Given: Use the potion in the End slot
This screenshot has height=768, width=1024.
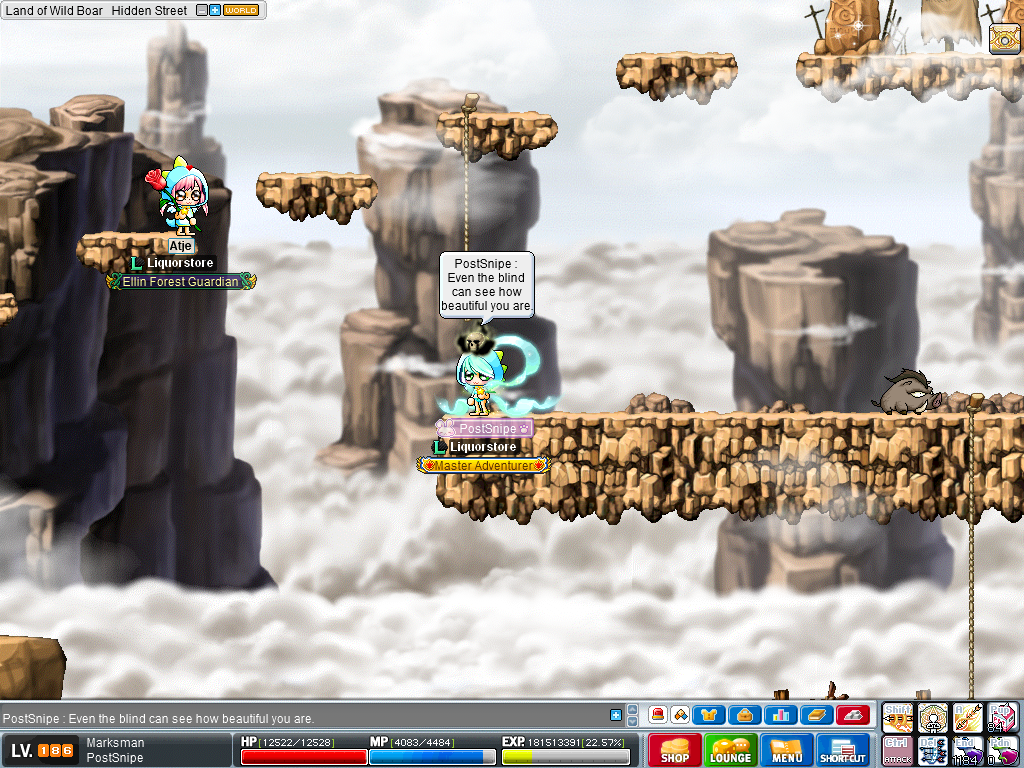Looking at the screenshot, I should tap(968, 750).
